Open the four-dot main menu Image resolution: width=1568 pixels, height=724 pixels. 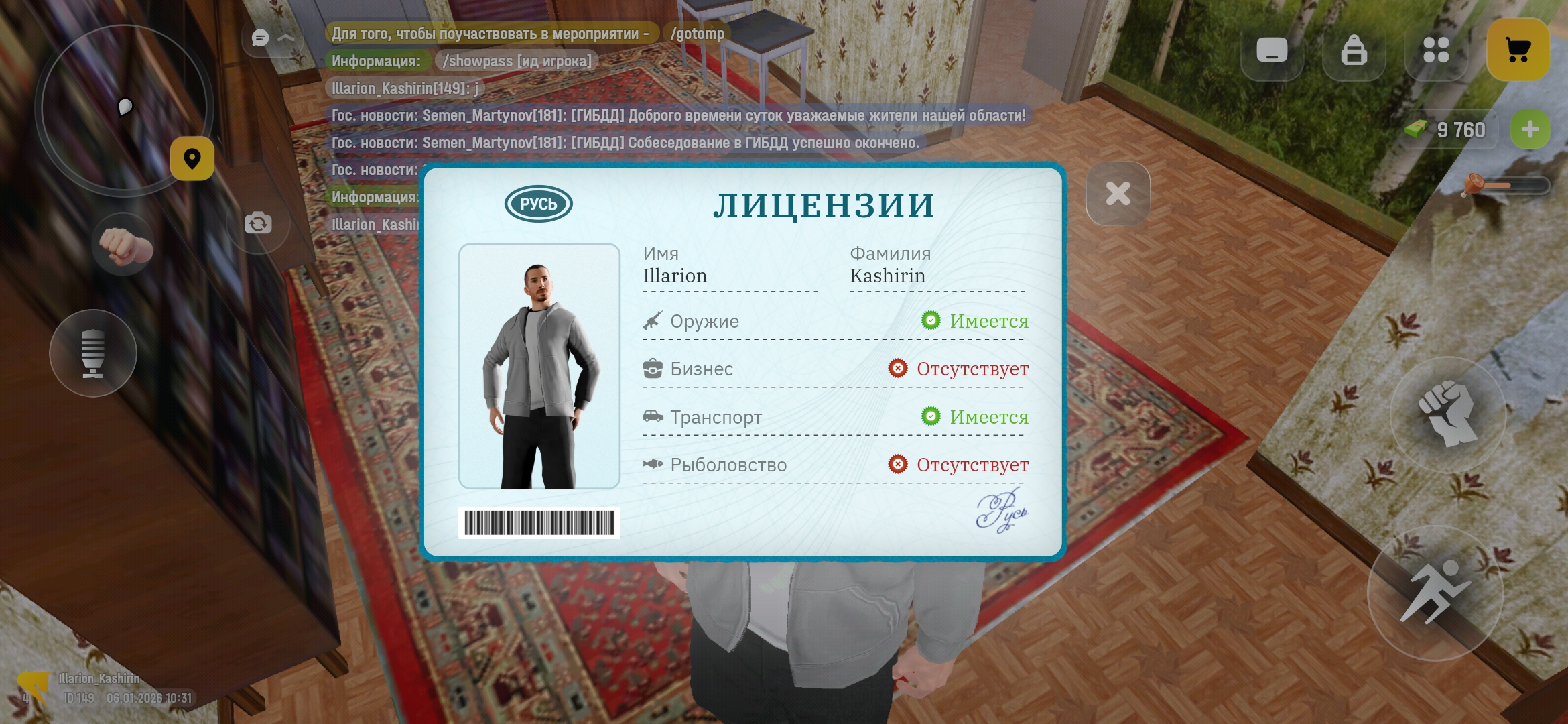pyautogui.click(x=1436, y=50)
